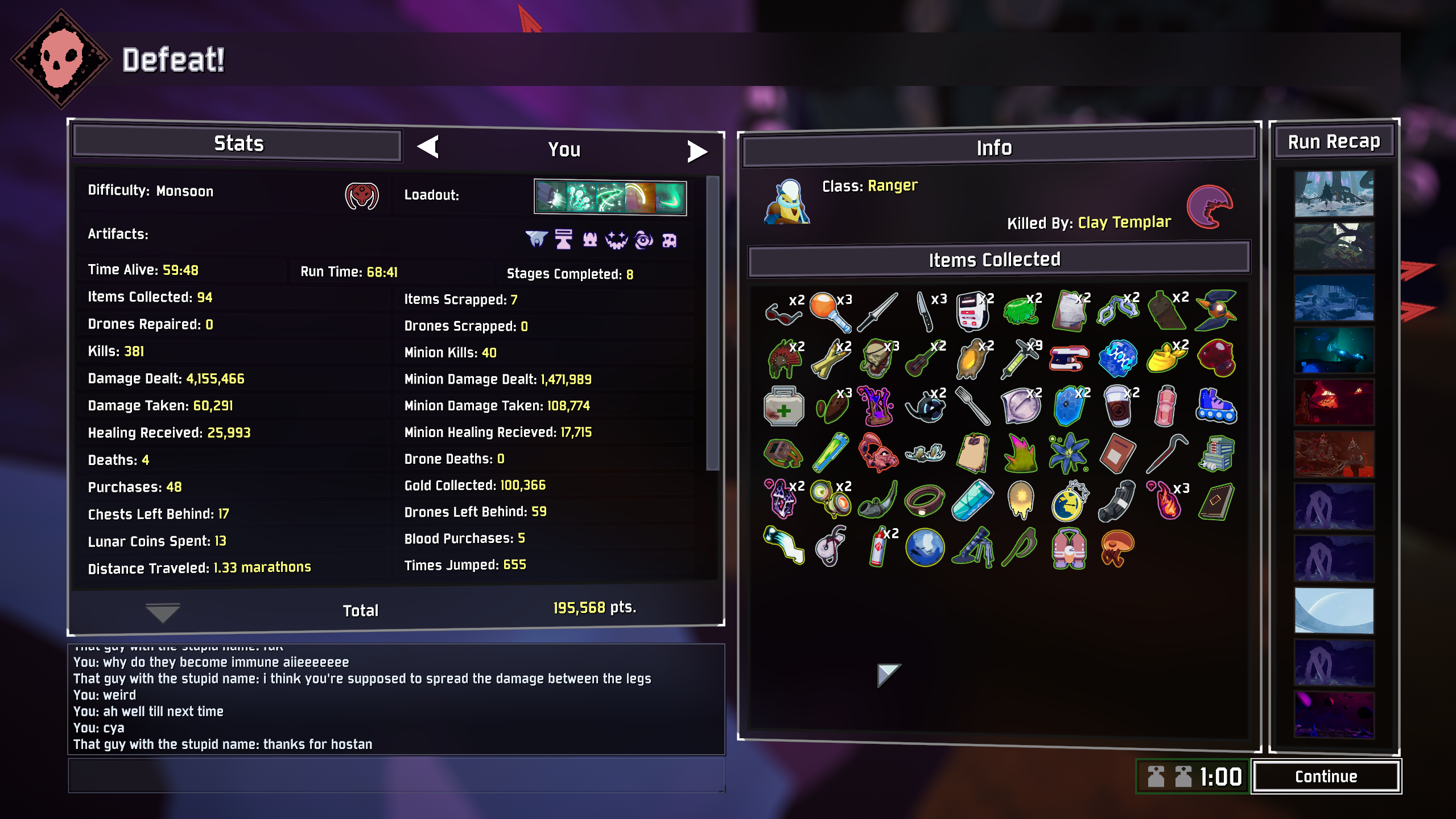
Task: Show the previous player's stats
Action: [428, 147]
